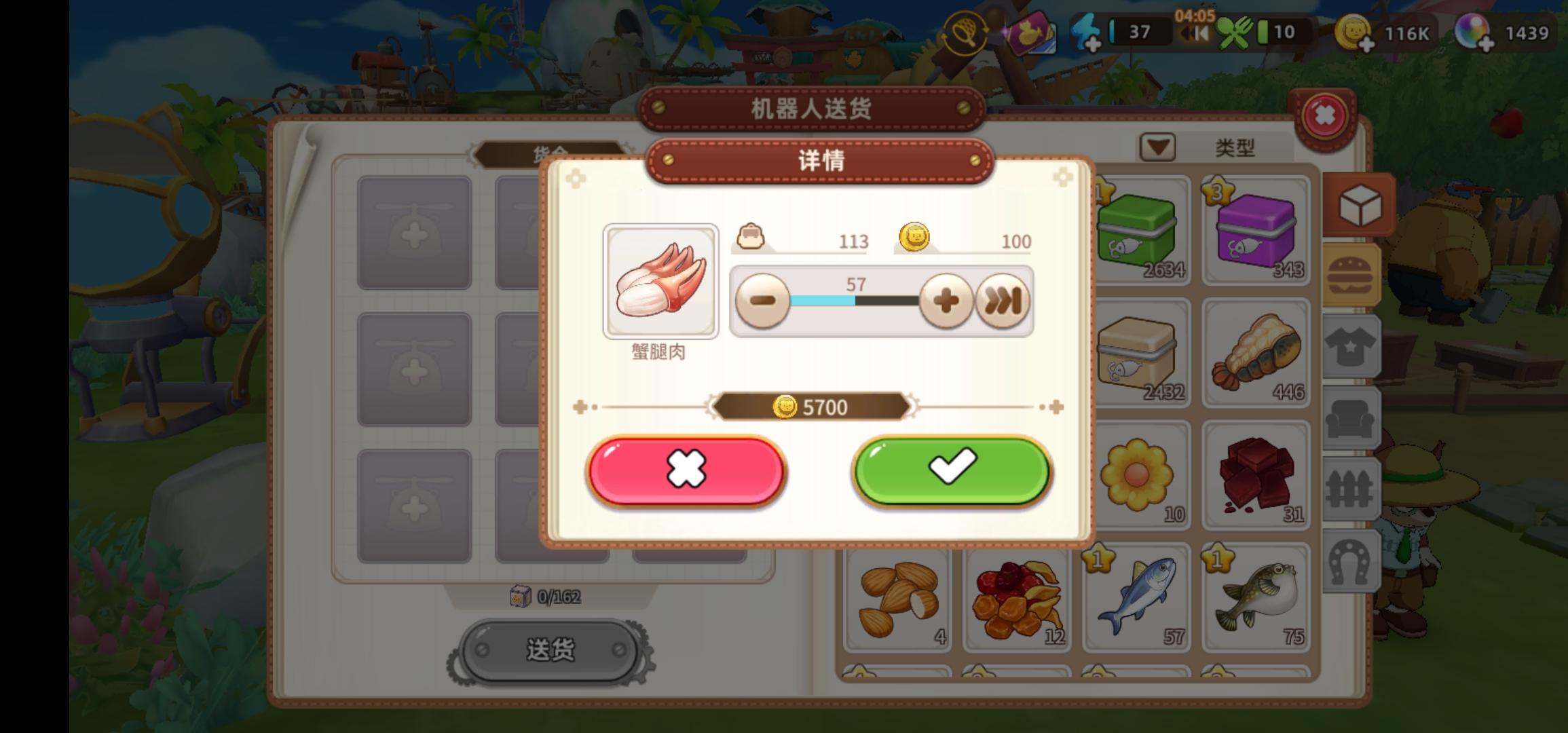Select the pufferfish item thumbnail

(x=1255, y=597)
